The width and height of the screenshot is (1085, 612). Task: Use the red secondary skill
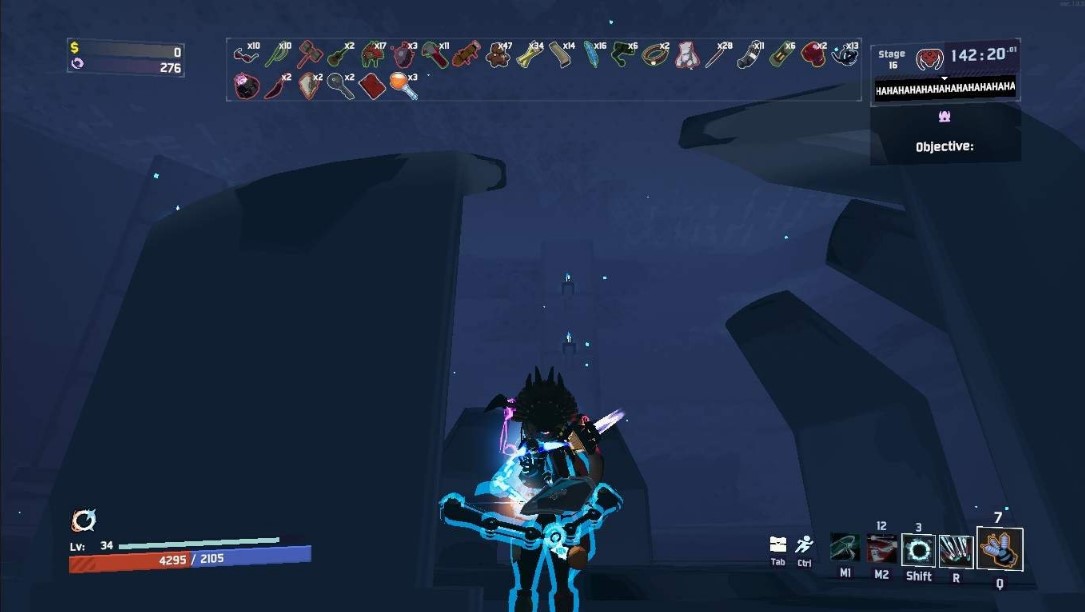(881, 549)
